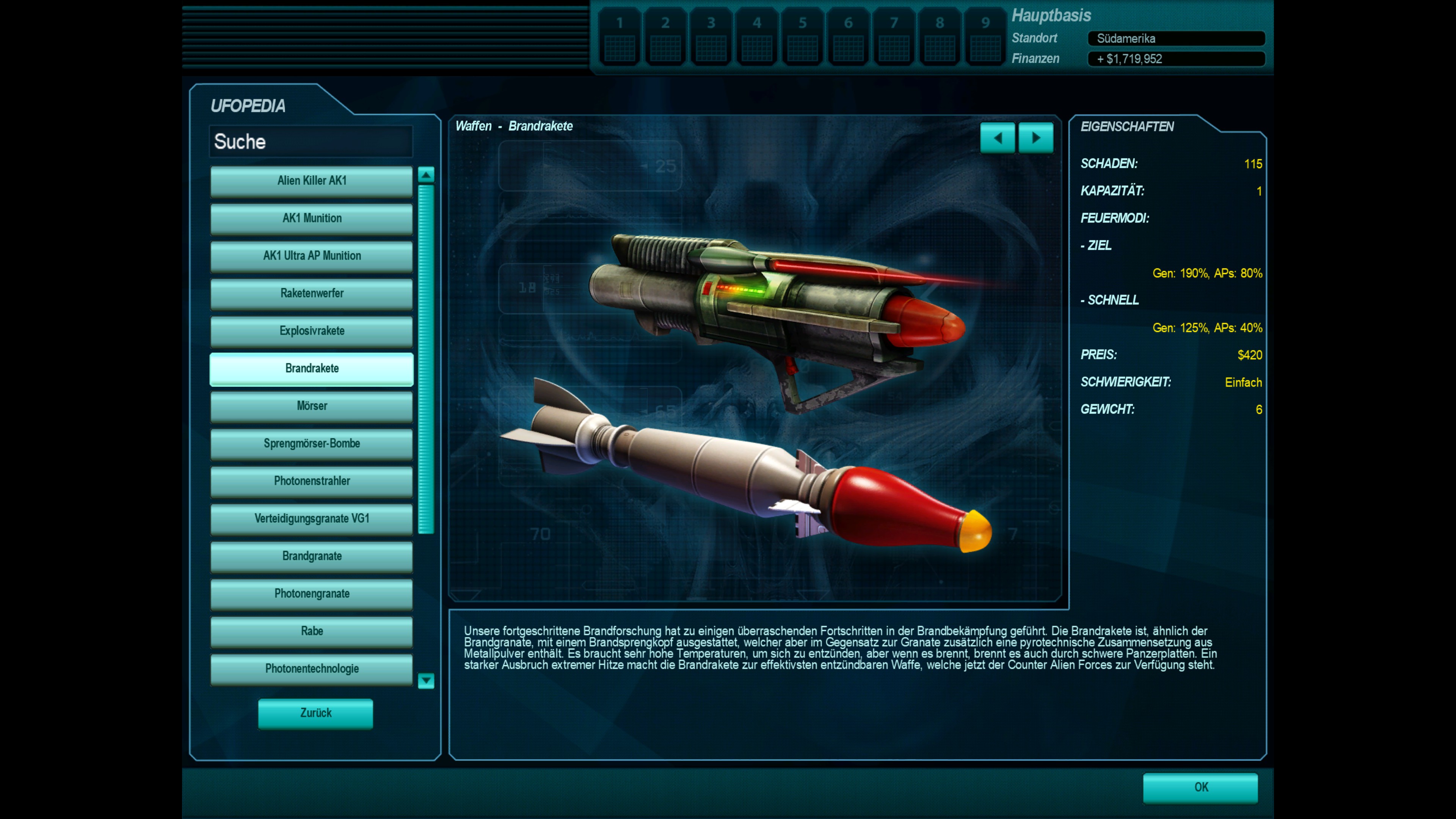
Task: Show the Raketenwerfer article
Action: point(311,293)
